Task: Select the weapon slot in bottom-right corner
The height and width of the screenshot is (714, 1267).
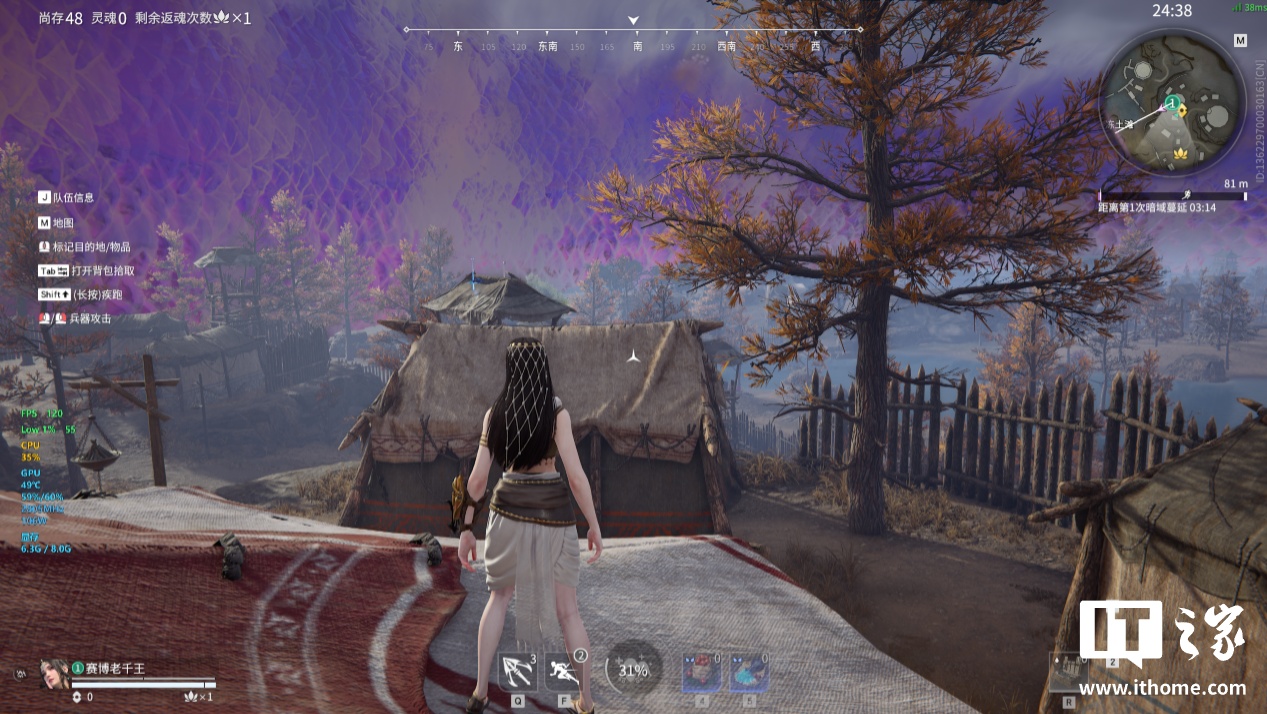Action: click(1068, 671)
